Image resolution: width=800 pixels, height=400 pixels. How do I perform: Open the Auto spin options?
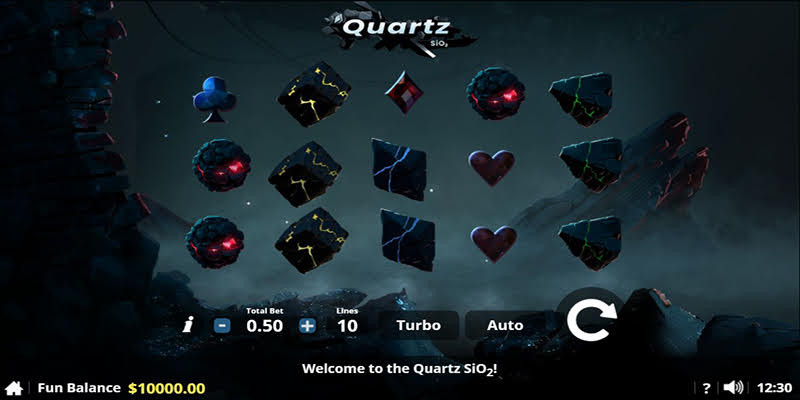click(506, 325)
